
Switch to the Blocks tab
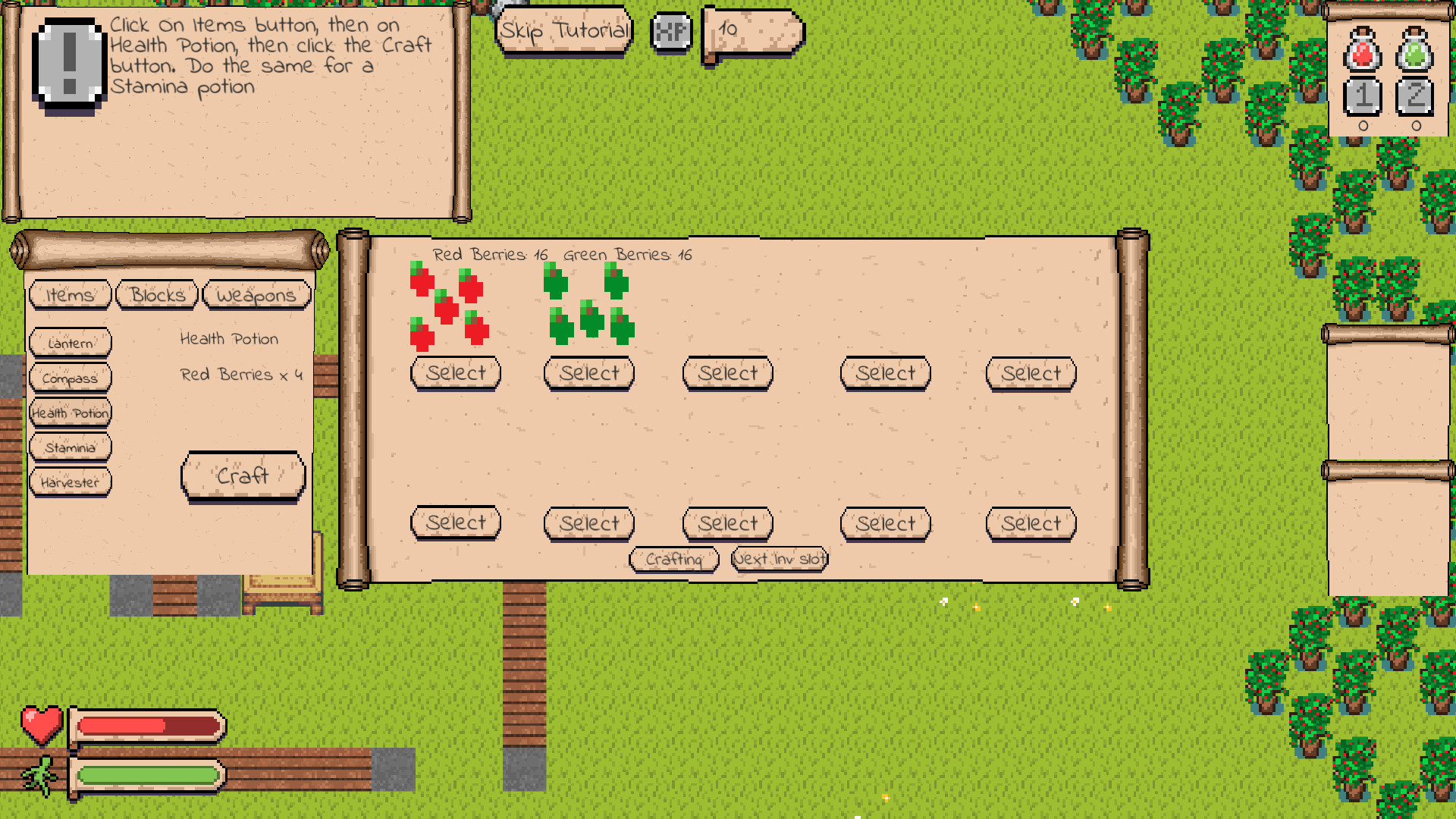156,294
